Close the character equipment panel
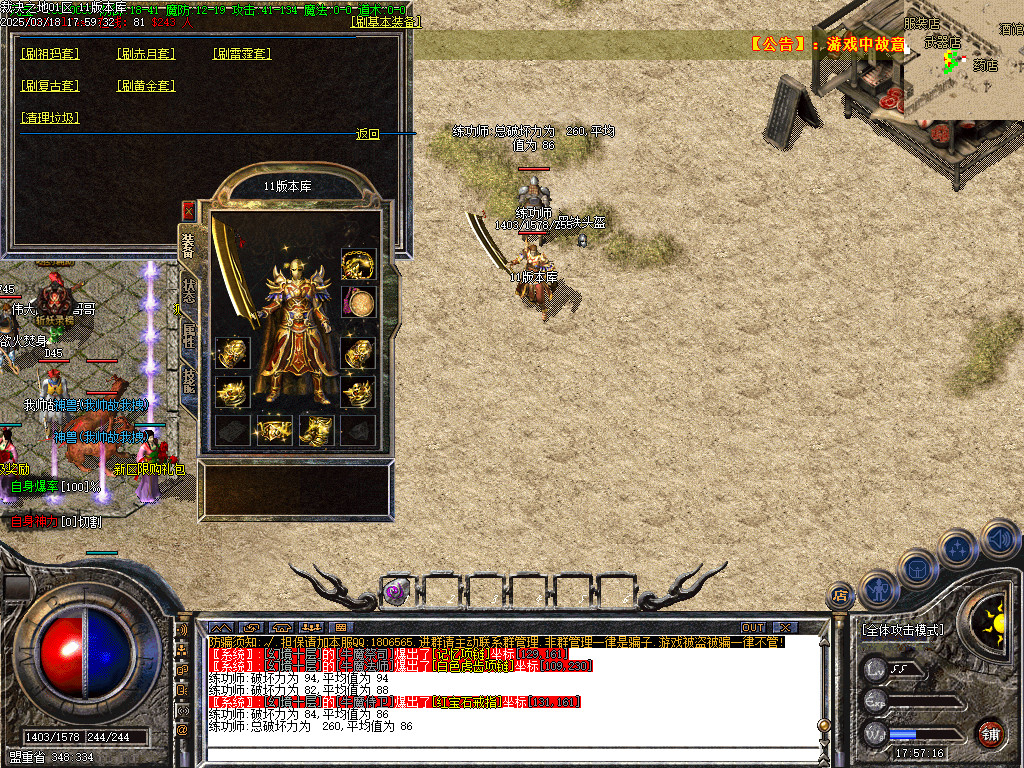The width and height of the screenshot is (1024, 768). pyautogui.click(x=188, y=210)
